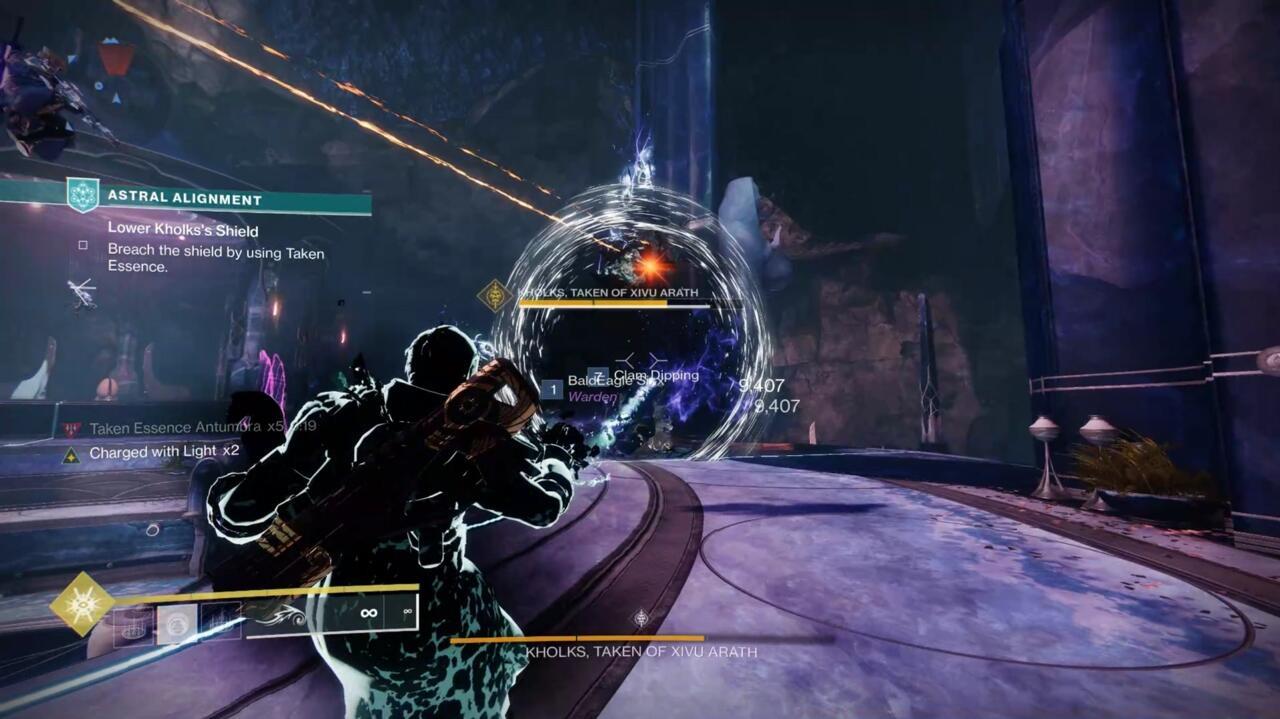
Task: Select the Lower Kholks's Shield objective
Action: (x=183, y=230)
